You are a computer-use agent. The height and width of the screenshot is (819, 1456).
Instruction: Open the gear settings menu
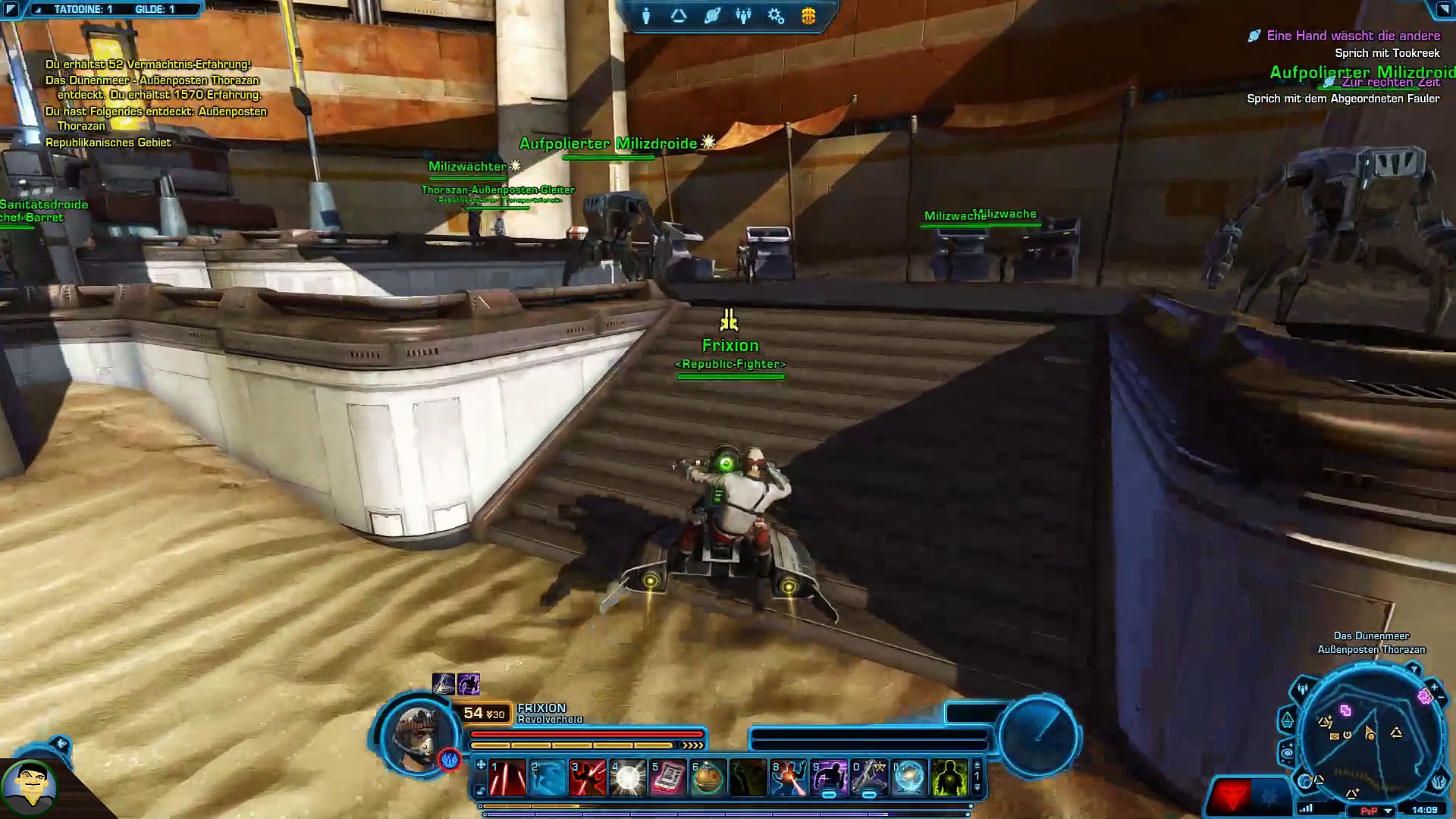(x=776, y=16)
